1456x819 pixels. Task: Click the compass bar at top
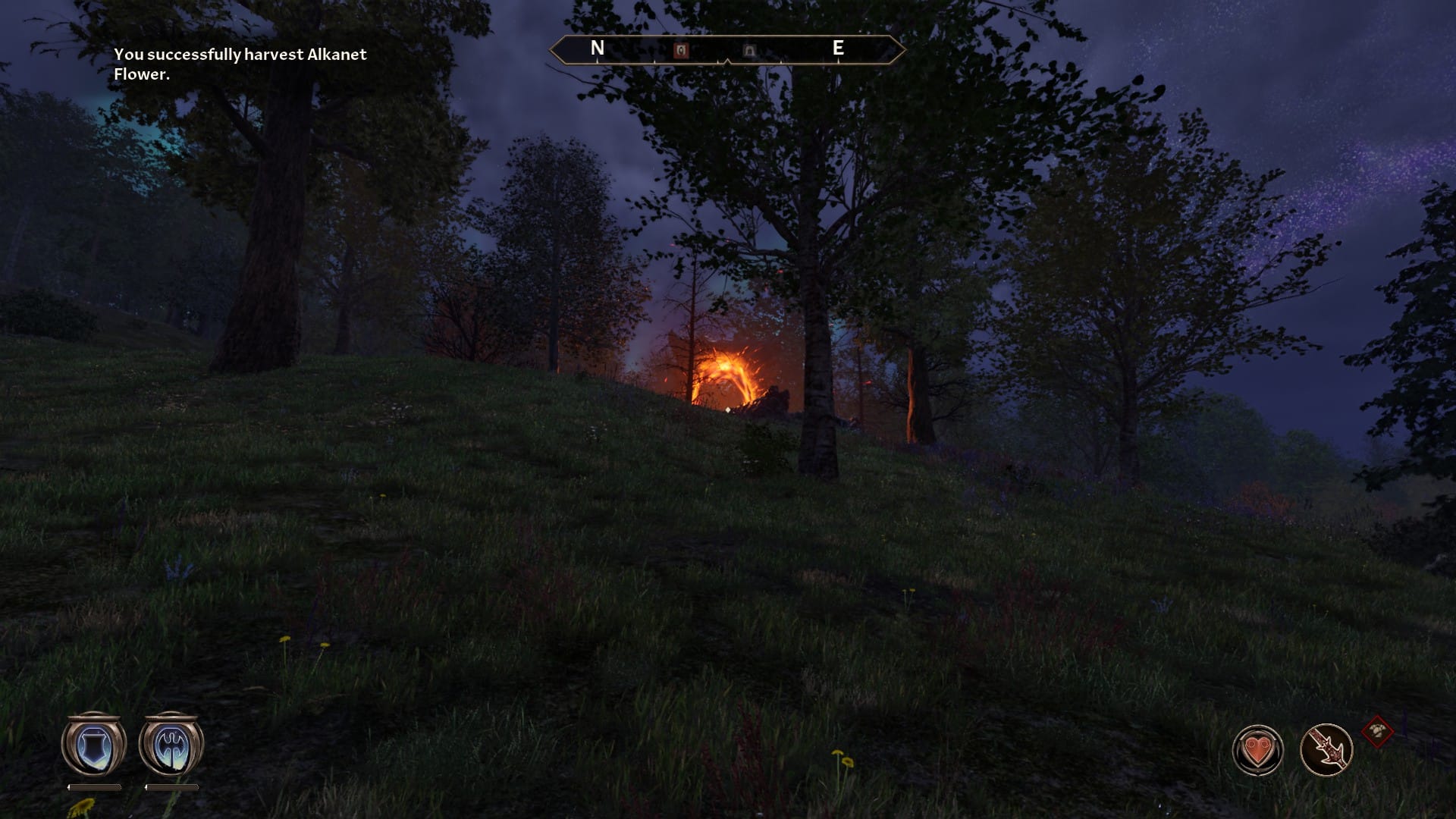pyautogui.click(x=727, y=50)
